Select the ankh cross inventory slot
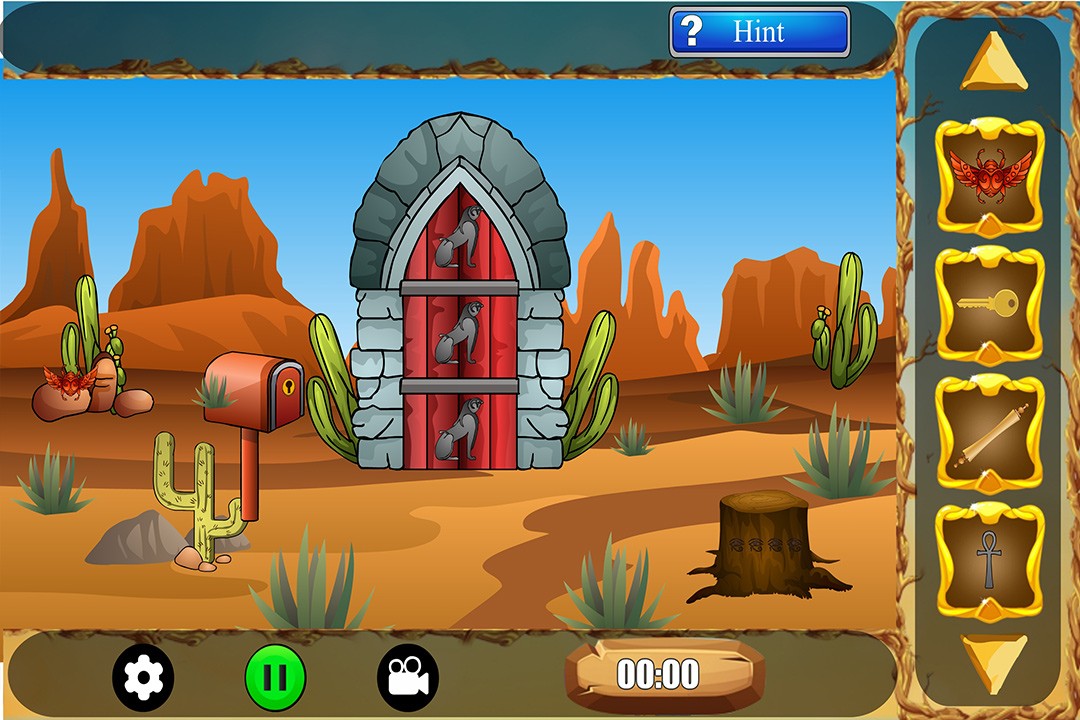Image resolution: width=1080 pixels, height=720 pixels. 989,561
